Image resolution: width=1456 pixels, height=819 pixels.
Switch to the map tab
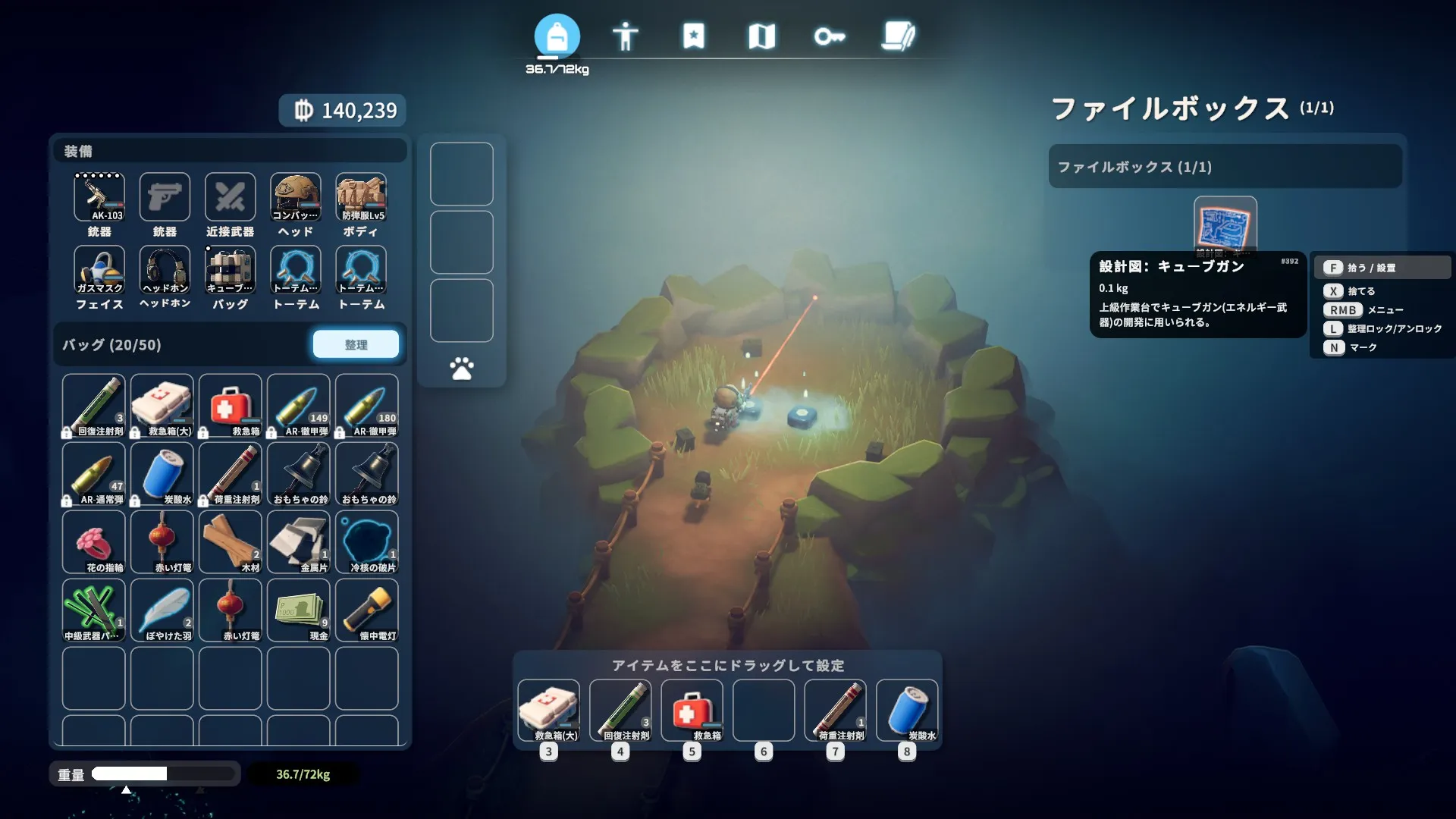point(761,36)
